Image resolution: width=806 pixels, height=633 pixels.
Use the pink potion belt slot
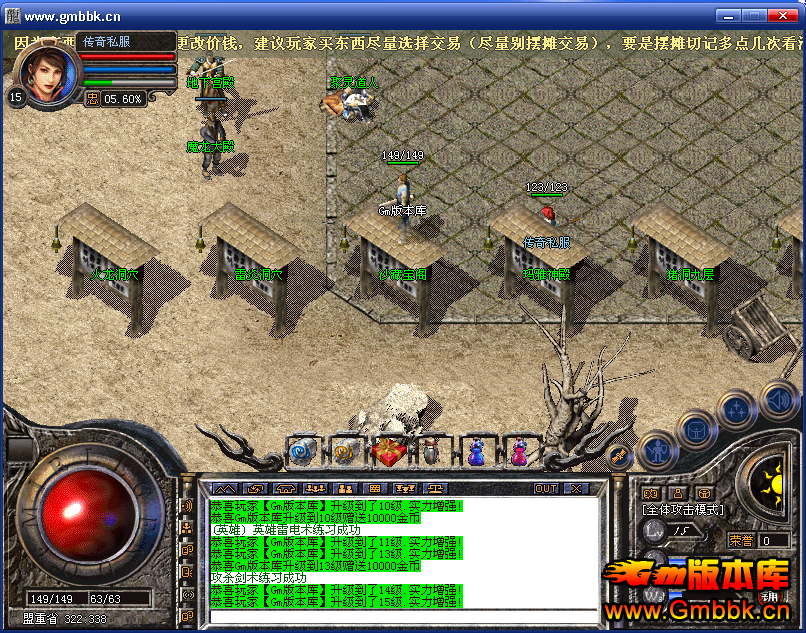point(518,452)
